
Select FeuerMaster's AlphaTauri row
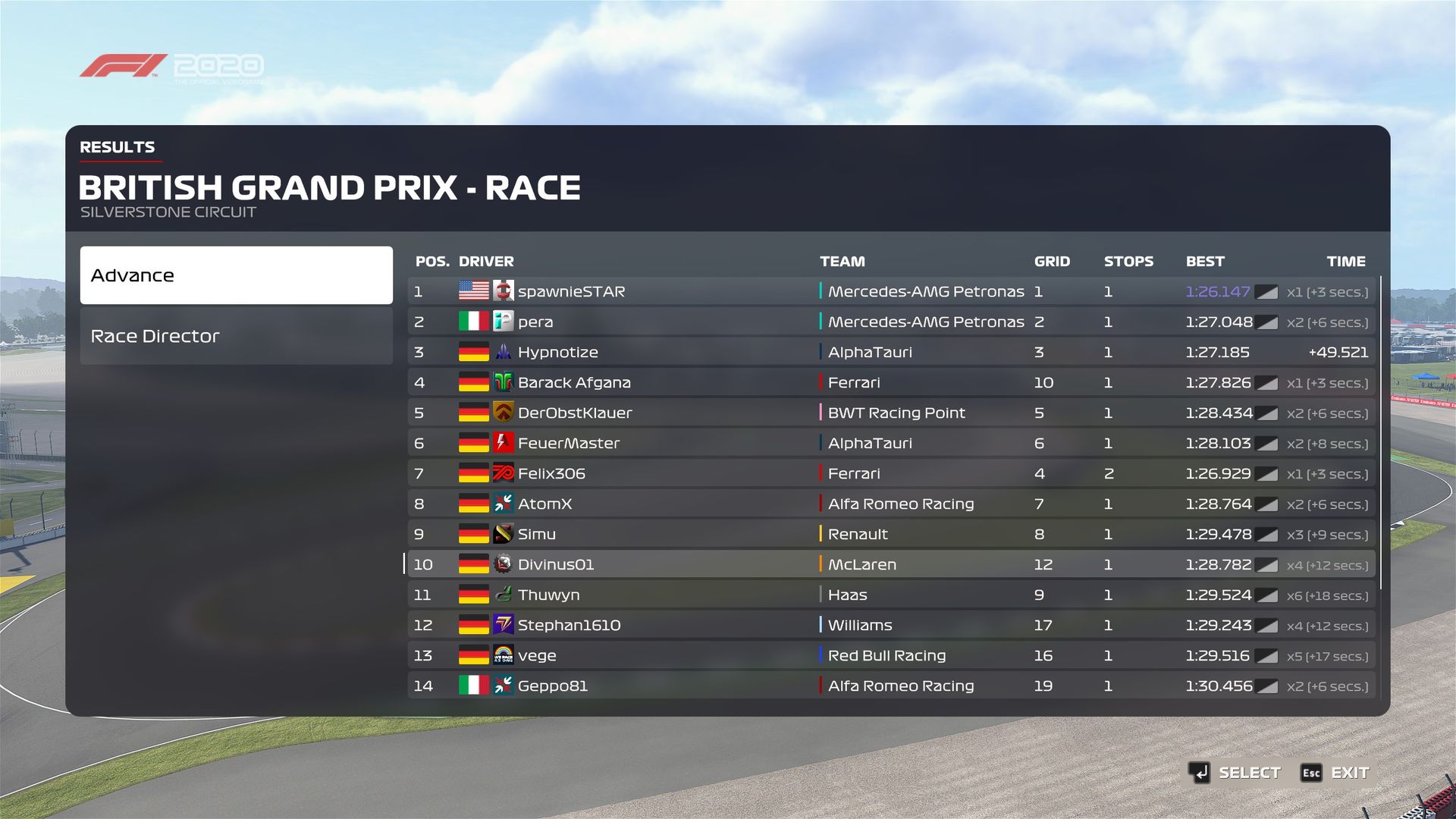[891, 443]
